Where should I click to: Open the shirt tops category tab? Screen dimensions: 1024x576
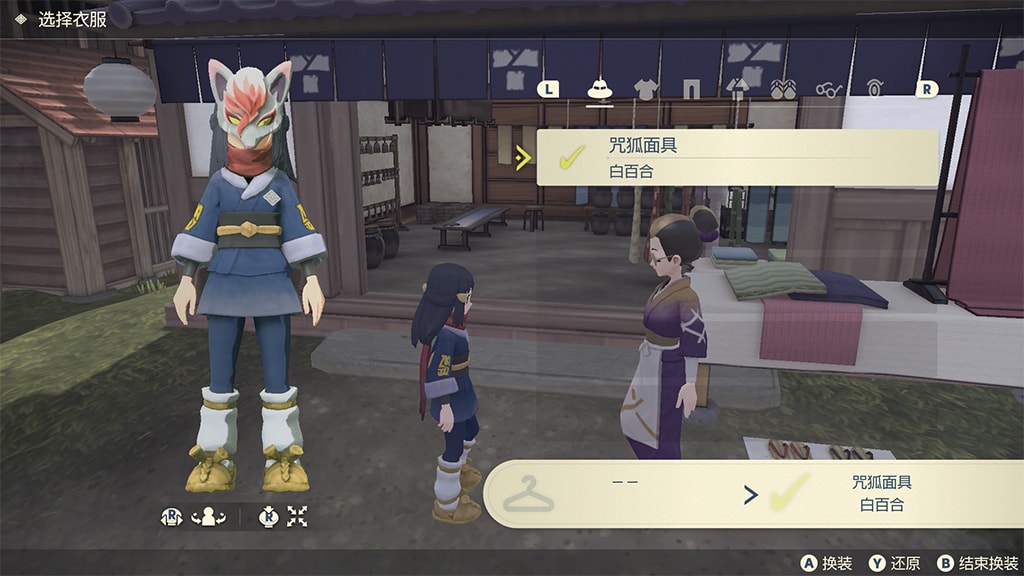[x=645, y=89]
